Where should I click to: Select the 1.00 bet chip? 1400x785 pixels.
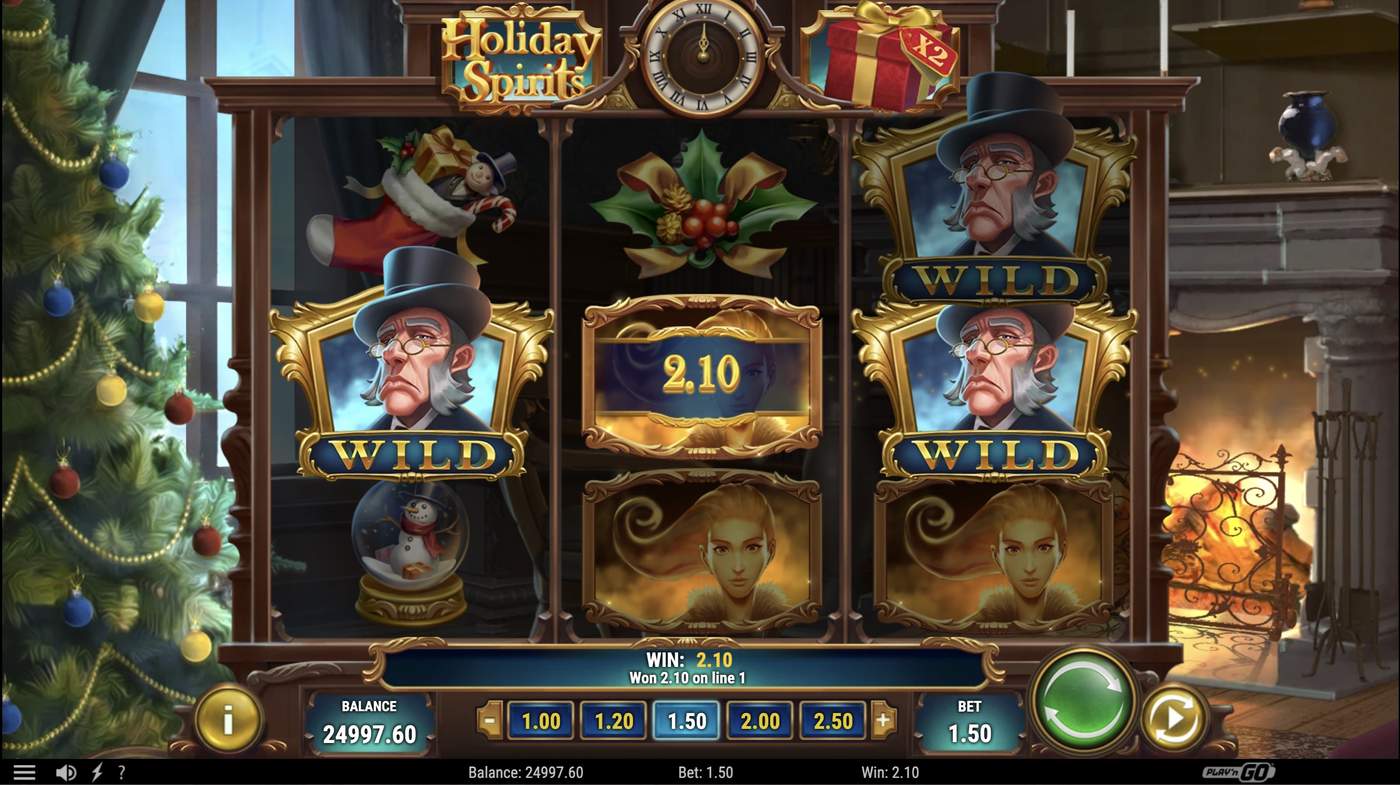(x=539, y=720)
